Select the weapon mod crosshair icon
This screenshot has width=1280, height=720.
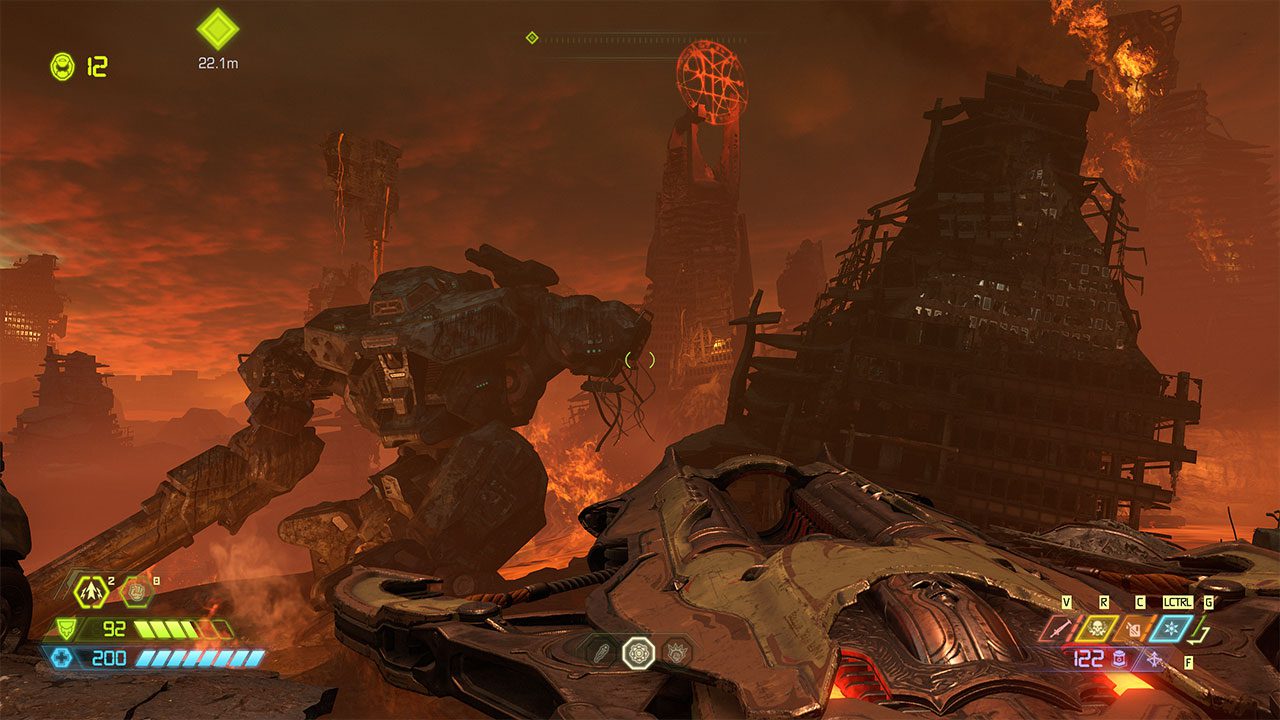tap(1155, 659)
